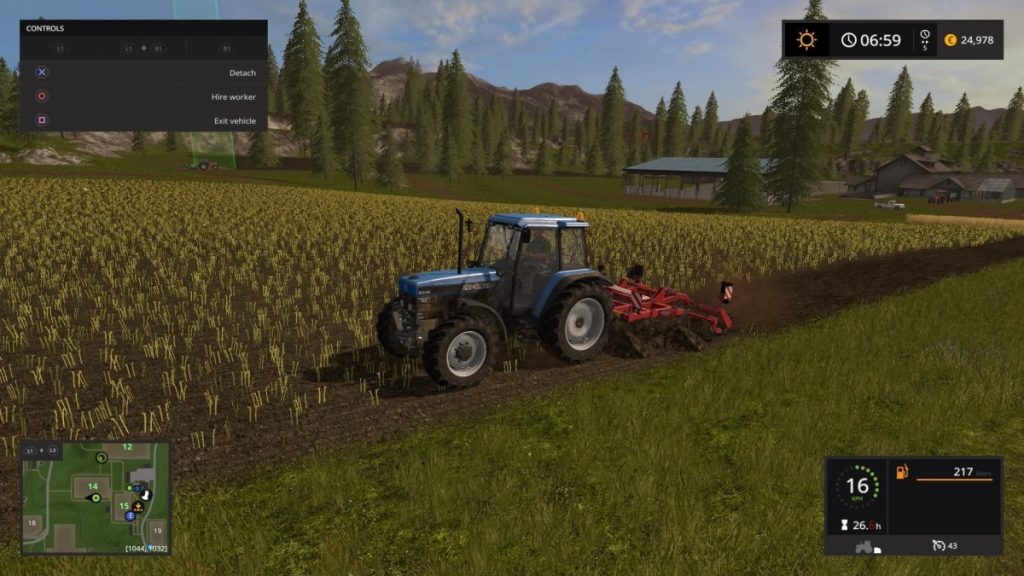Click the orange fuel pump icon
This screenshot has height=576, width=1024.
click(x=901, y=471)
